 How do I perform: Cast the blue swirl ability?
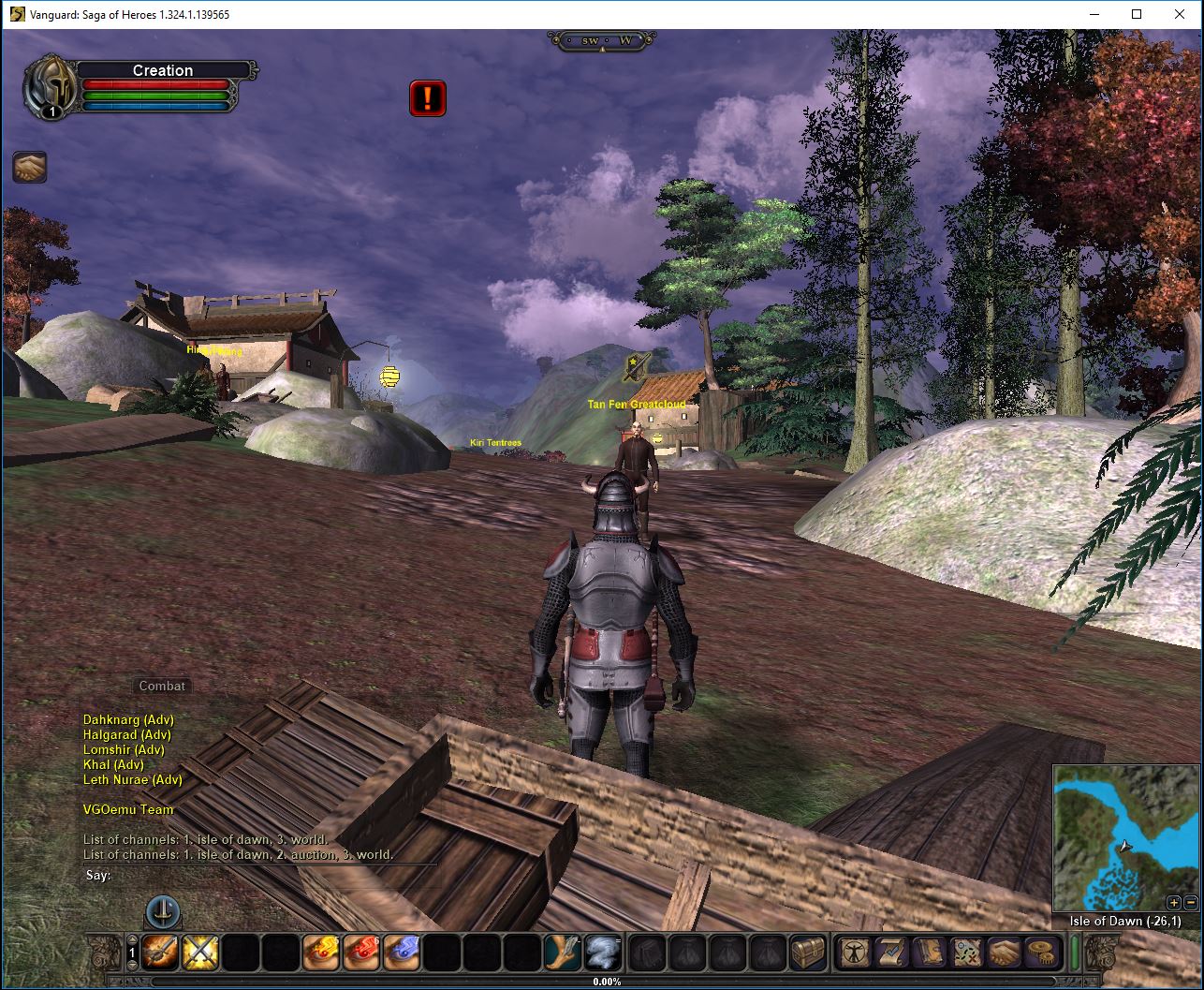coord(402,953)
